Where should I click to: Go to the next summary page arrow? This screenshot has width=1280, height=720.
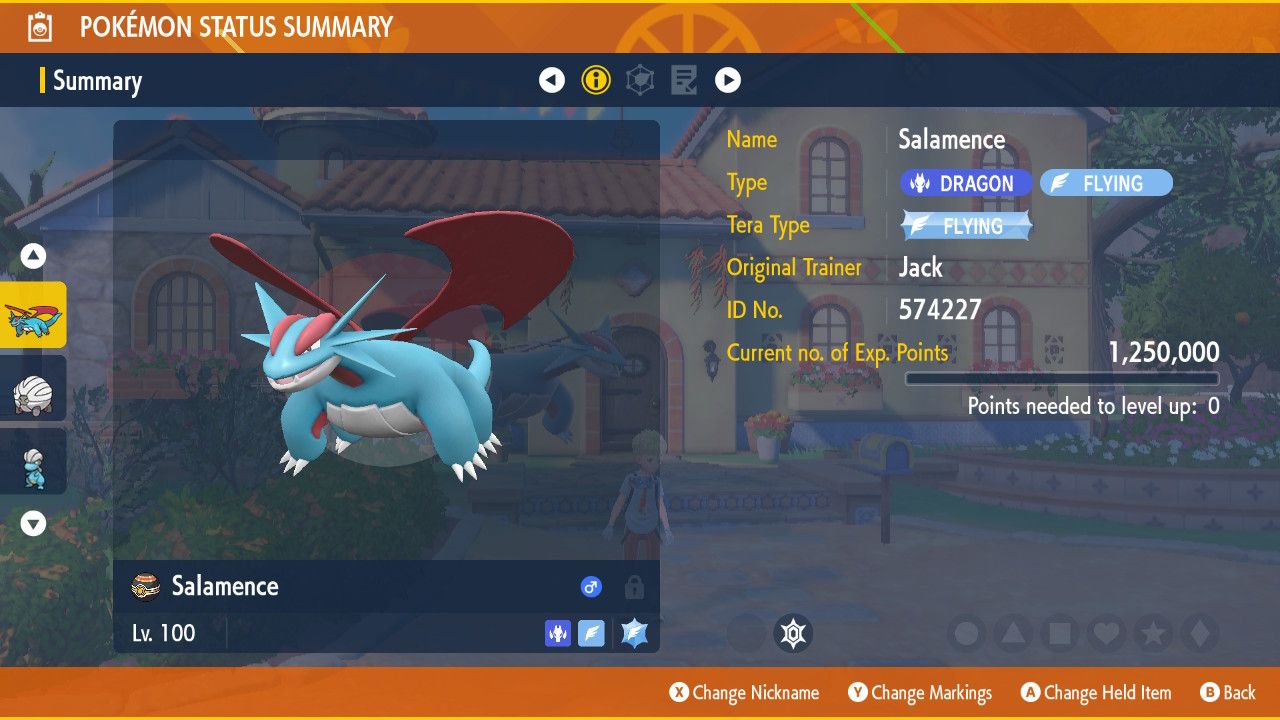point(728,80)
